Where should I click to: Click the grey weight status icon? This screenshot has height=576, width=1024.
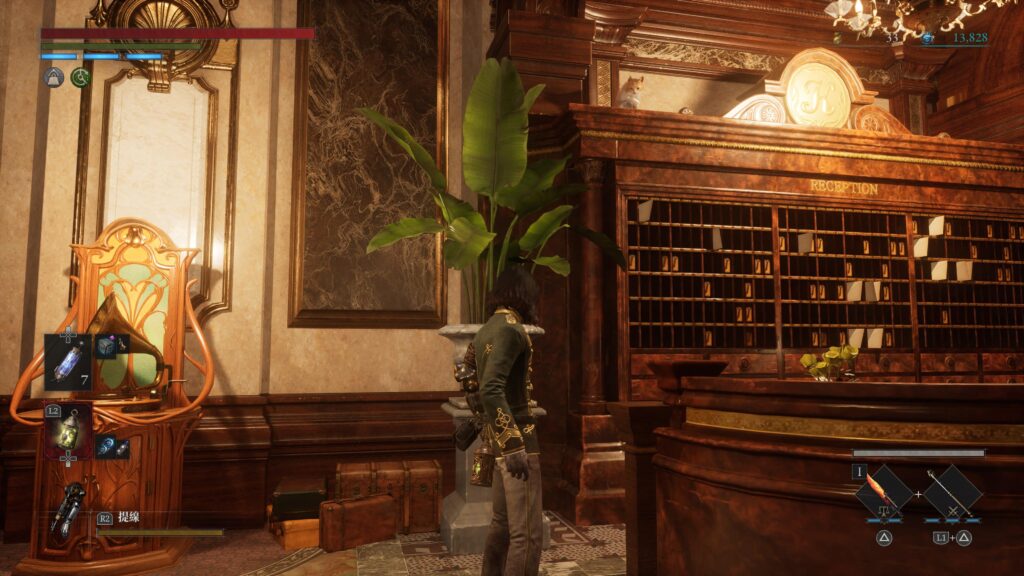point(54,77)
